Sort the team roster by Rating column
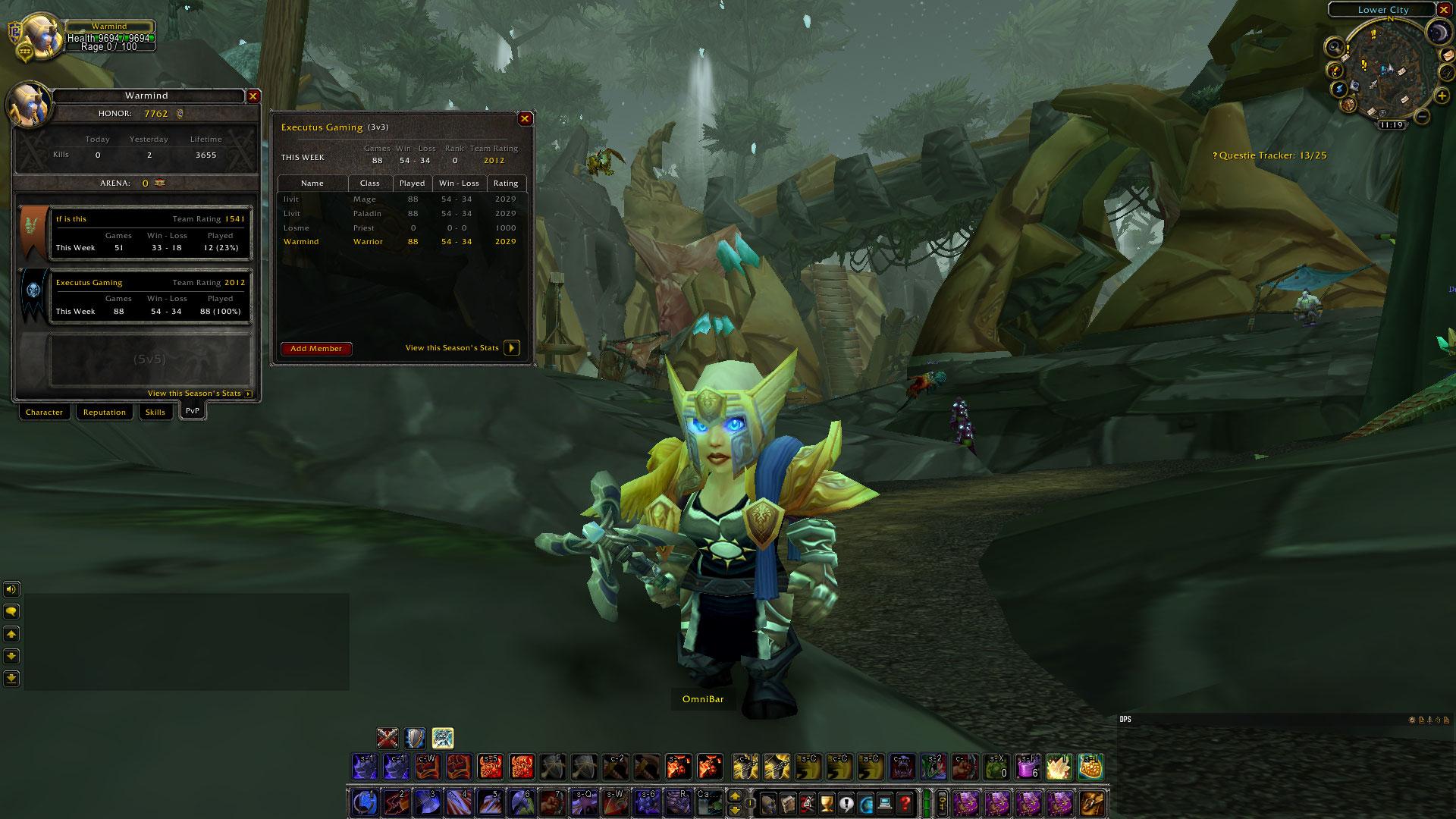 coord(506,184)
